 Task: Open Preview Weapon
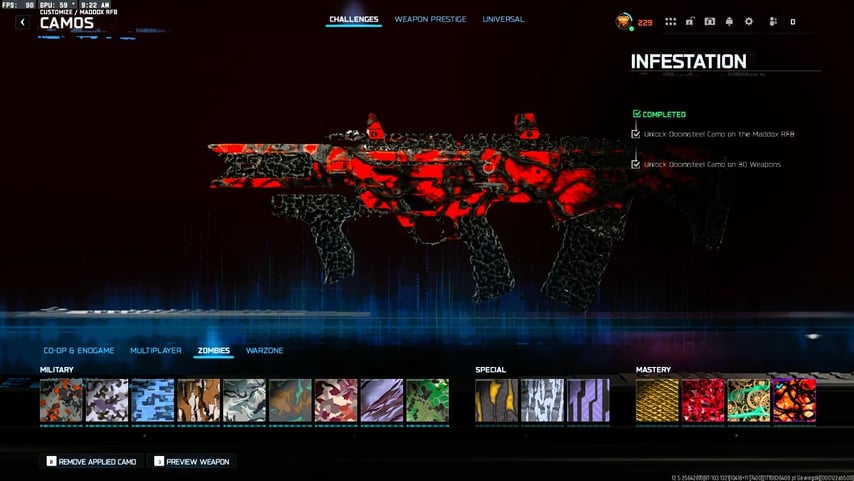point(191,462)
